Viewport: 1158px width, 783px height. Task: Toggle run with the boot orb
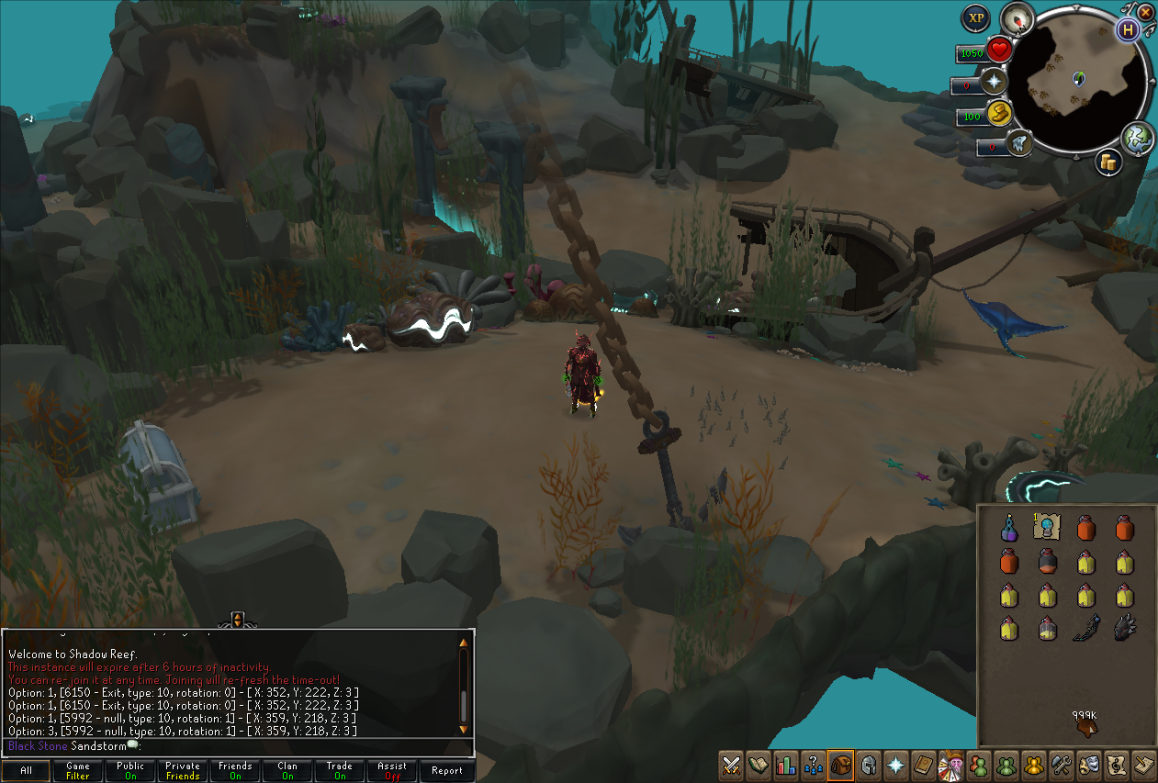click(x=998, y=114)
